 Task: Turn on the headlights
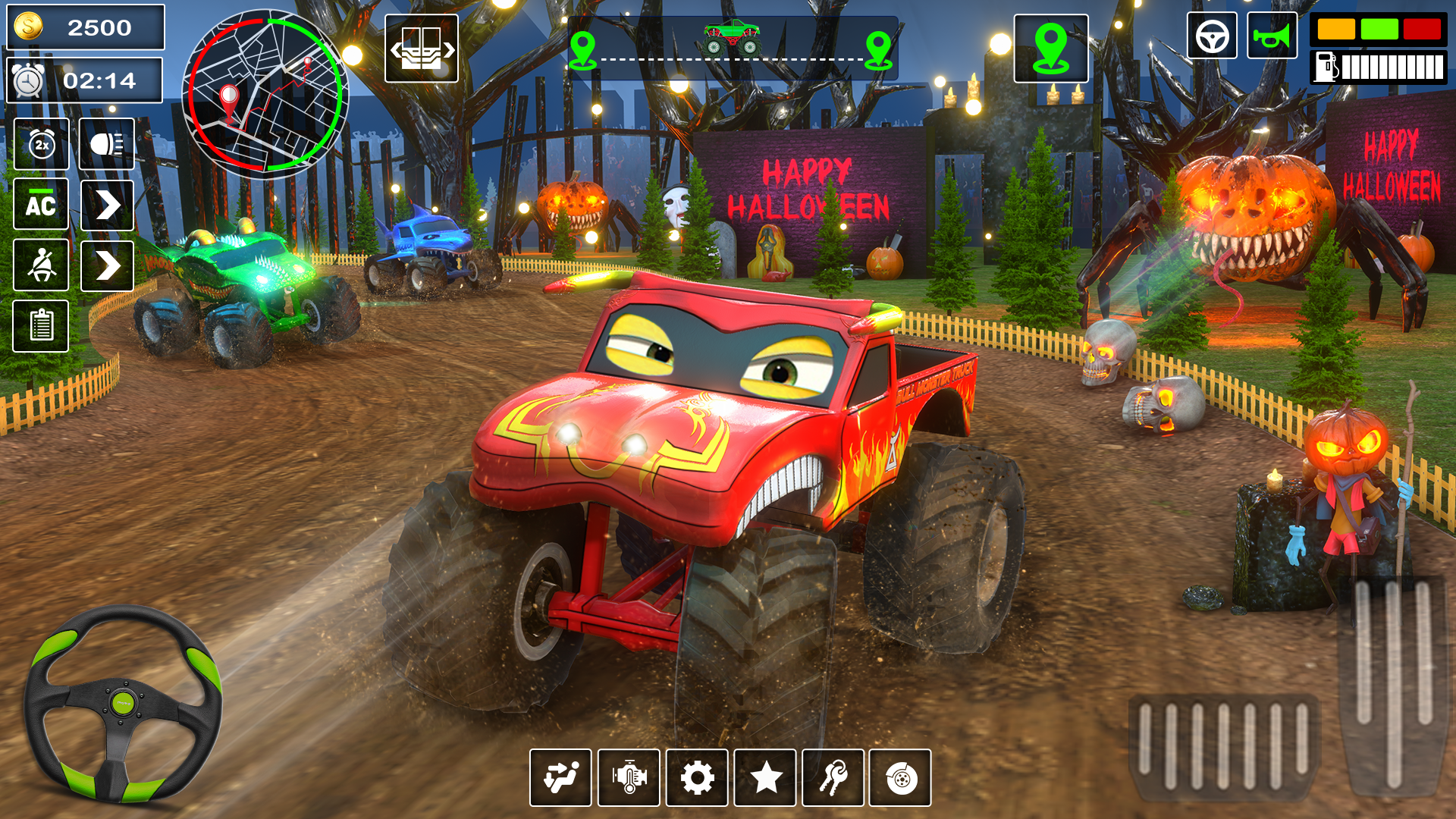(107, 144)
